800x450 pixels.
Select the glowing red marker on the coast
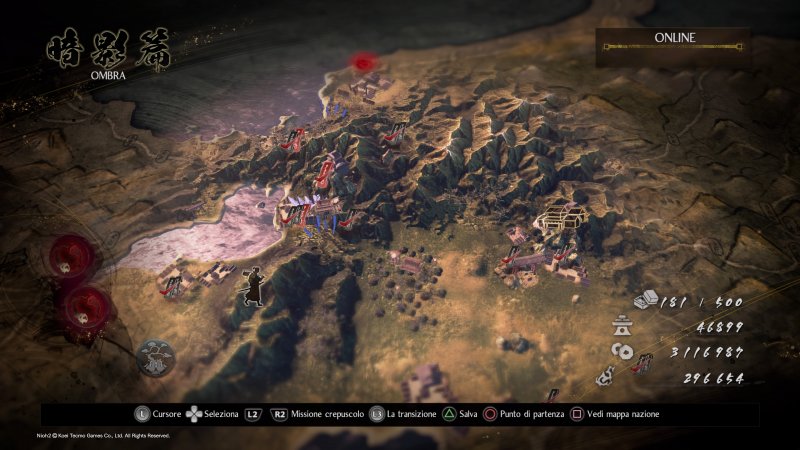363,62
